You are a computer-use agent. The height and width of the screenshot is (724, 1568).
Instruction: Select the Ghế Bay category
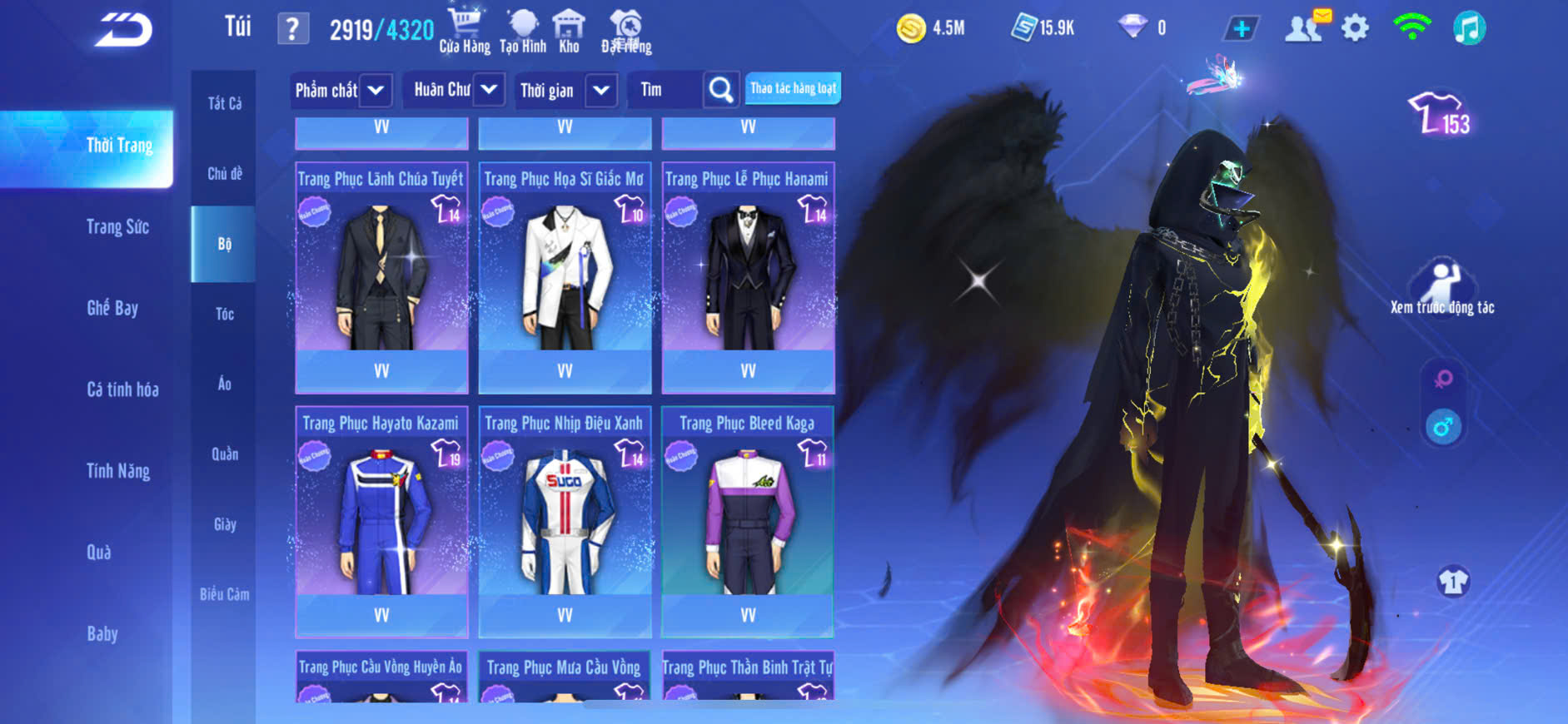pos(112,308)
